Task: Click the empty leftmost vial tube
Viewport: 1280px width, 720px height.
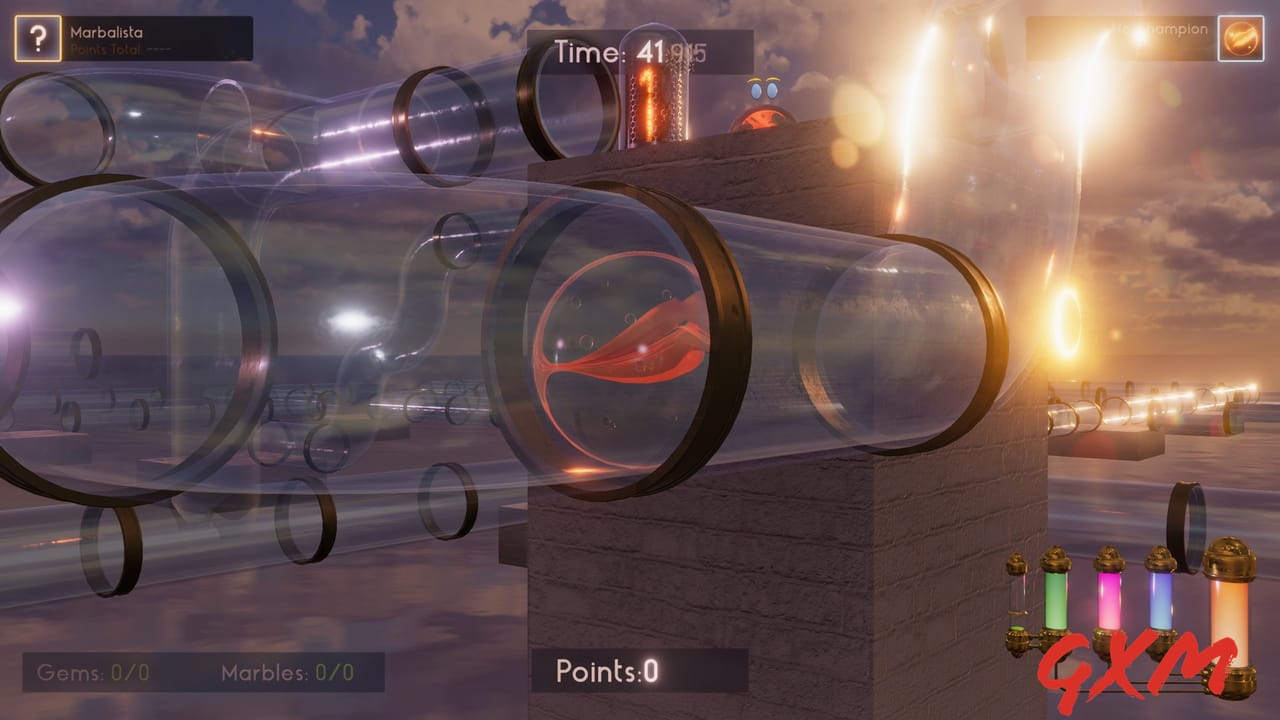Action: point(1016,597)
